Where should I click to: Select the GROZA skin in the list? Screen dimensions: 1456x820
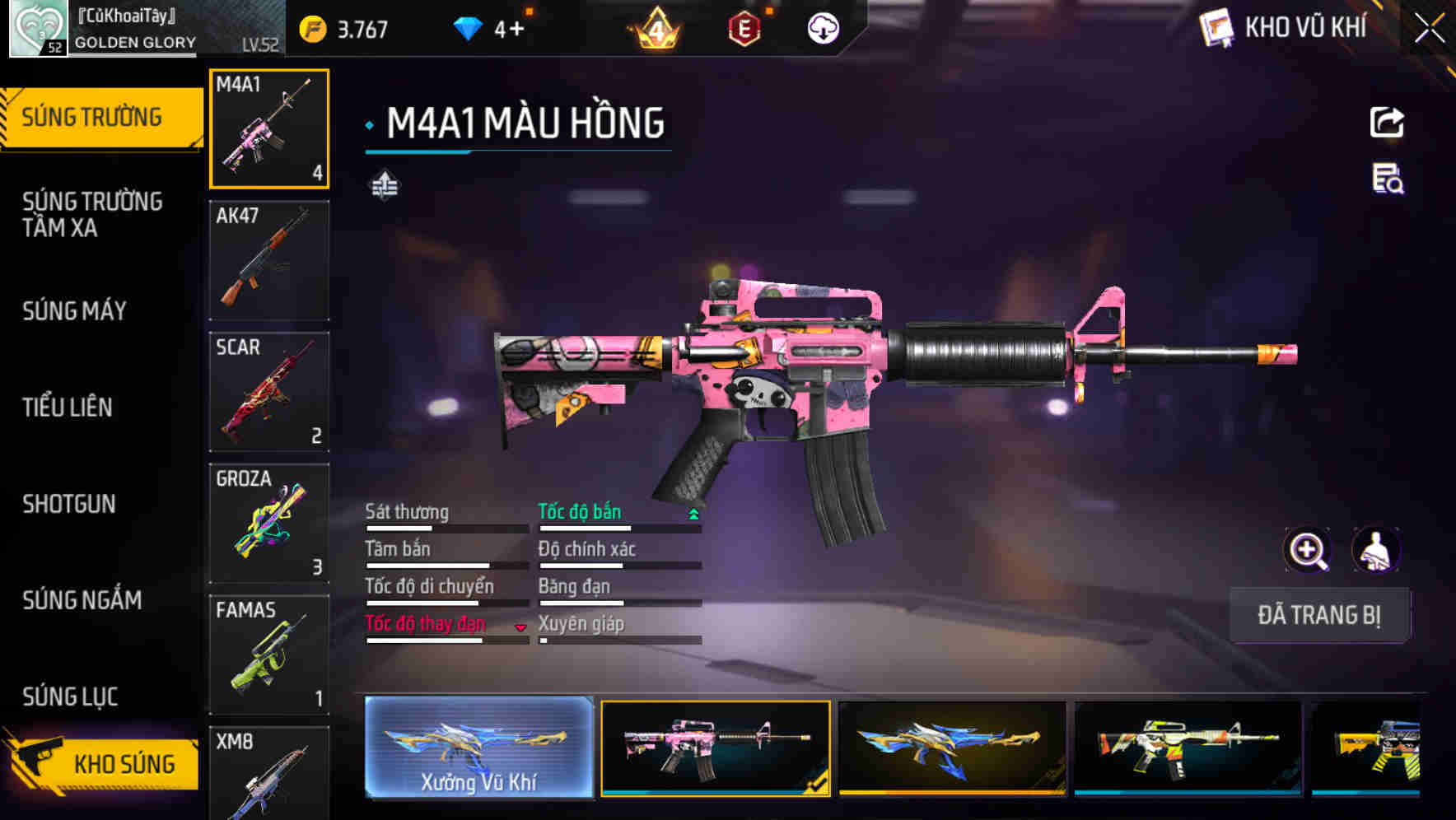click(268, 522)
